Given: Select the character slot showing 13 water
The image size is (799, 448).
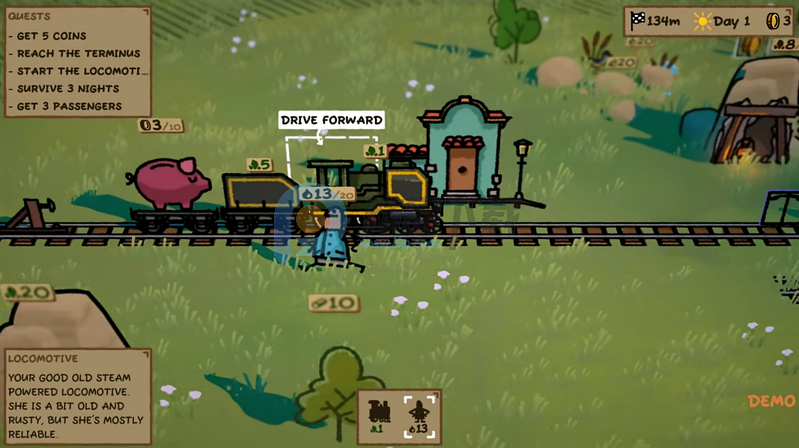Looking at the screenshot, I should (x=421, y=415).
